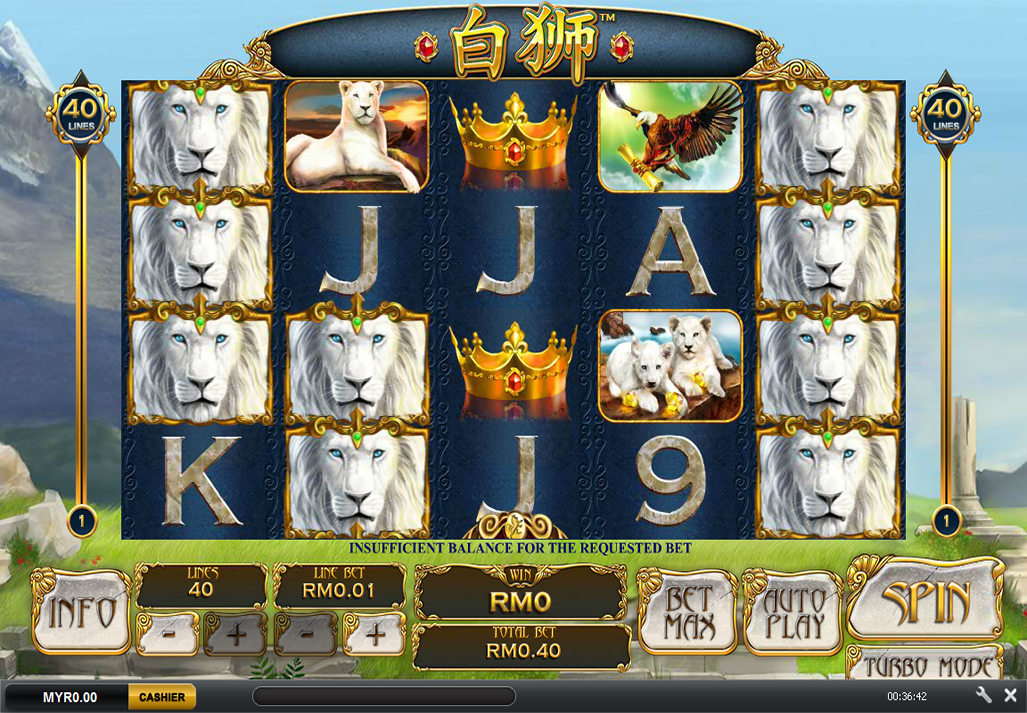Increase the number of lines

point(235,634)
